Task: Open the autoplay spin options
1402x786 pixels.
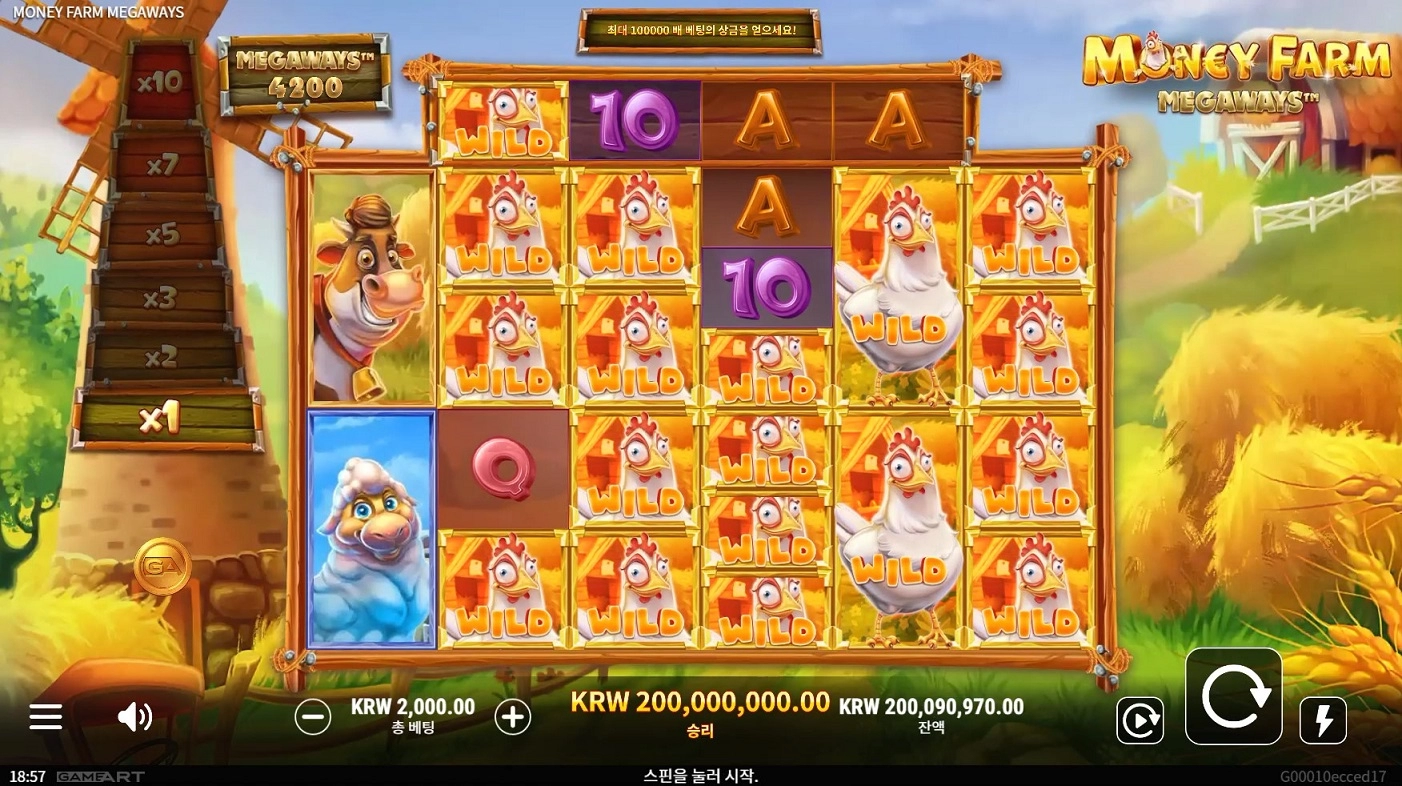Action: (1140, 720)
